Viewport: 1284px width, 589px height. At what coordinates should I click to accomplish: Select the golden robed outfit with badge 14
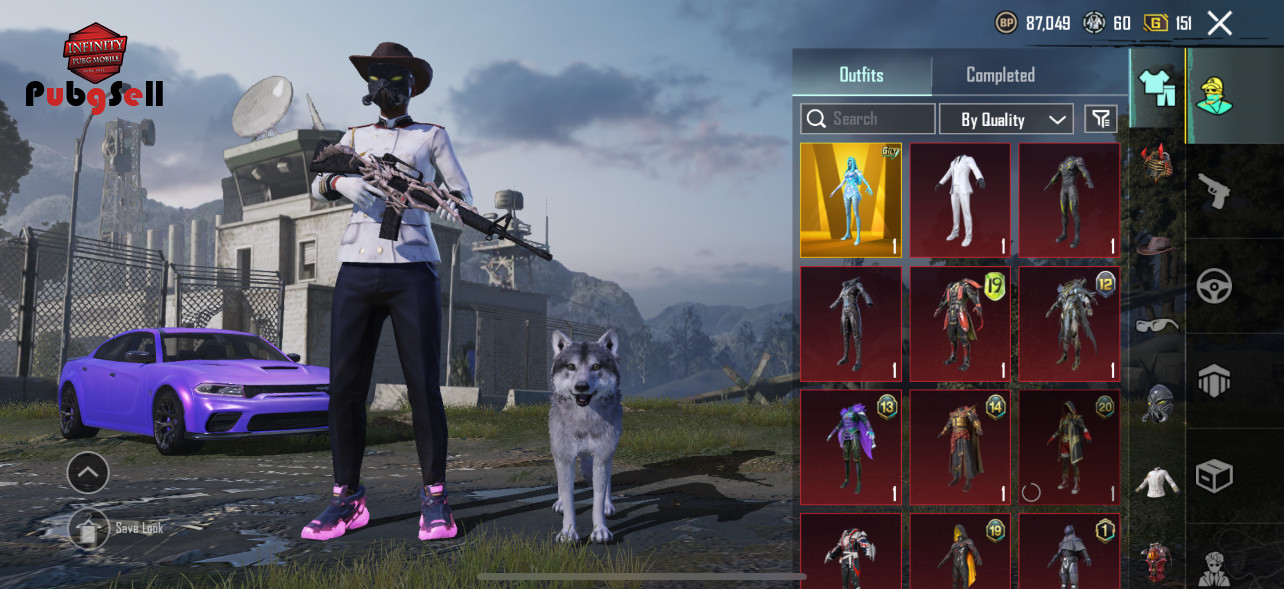point(960,447)
